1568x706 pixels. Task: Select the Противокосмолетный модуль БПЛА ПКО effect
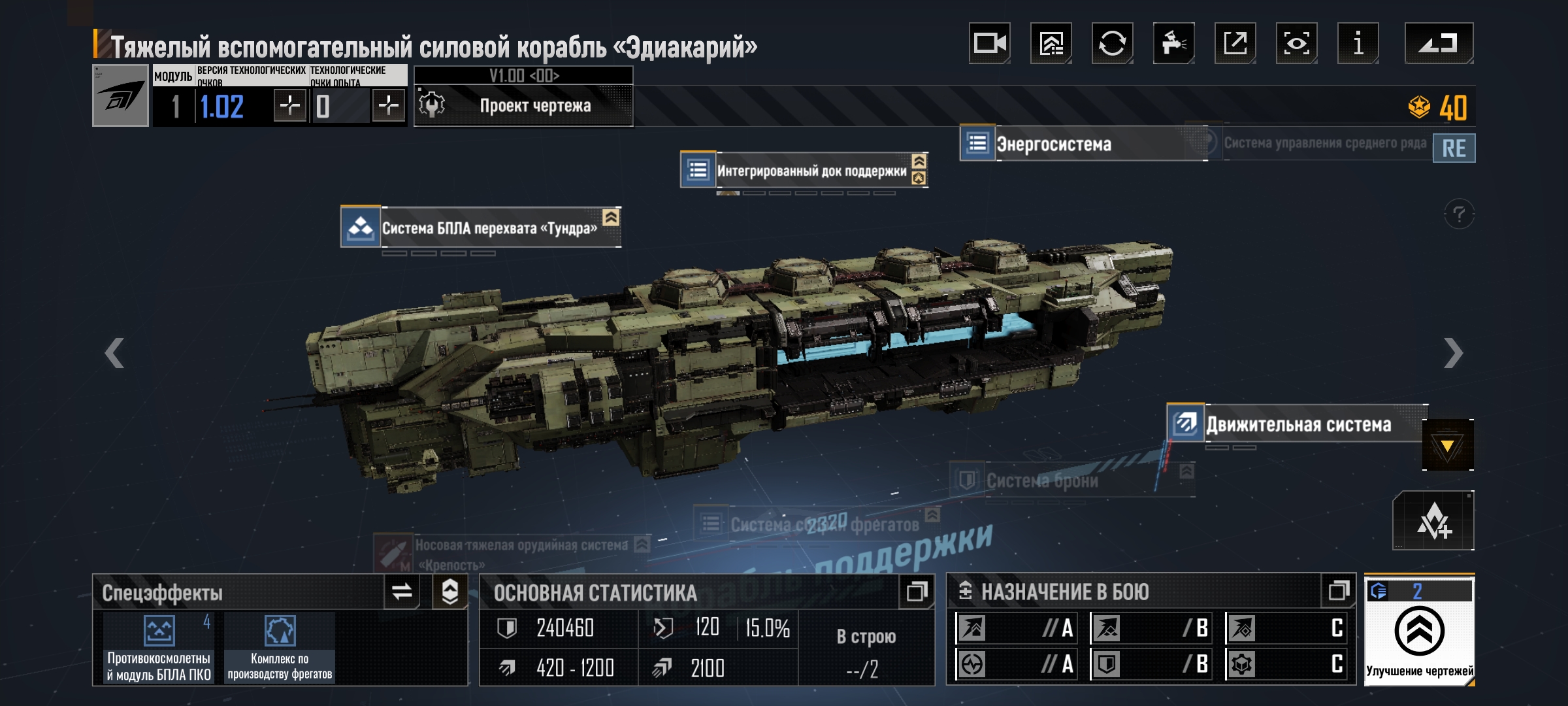coord(159,647)
